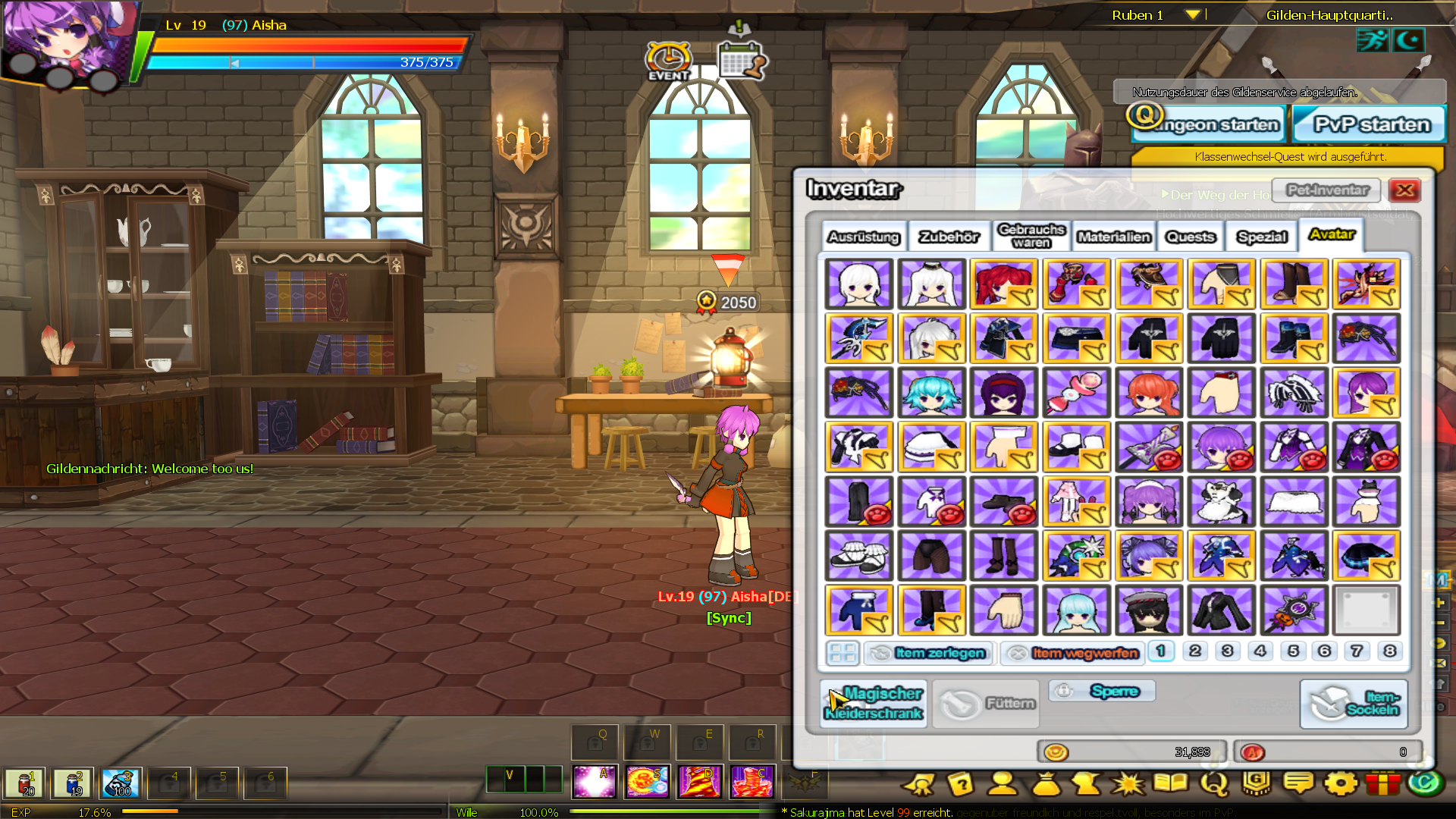1456x819 pixels.
Task: Start PvP with PvP starten
Action: point(1370,124)
